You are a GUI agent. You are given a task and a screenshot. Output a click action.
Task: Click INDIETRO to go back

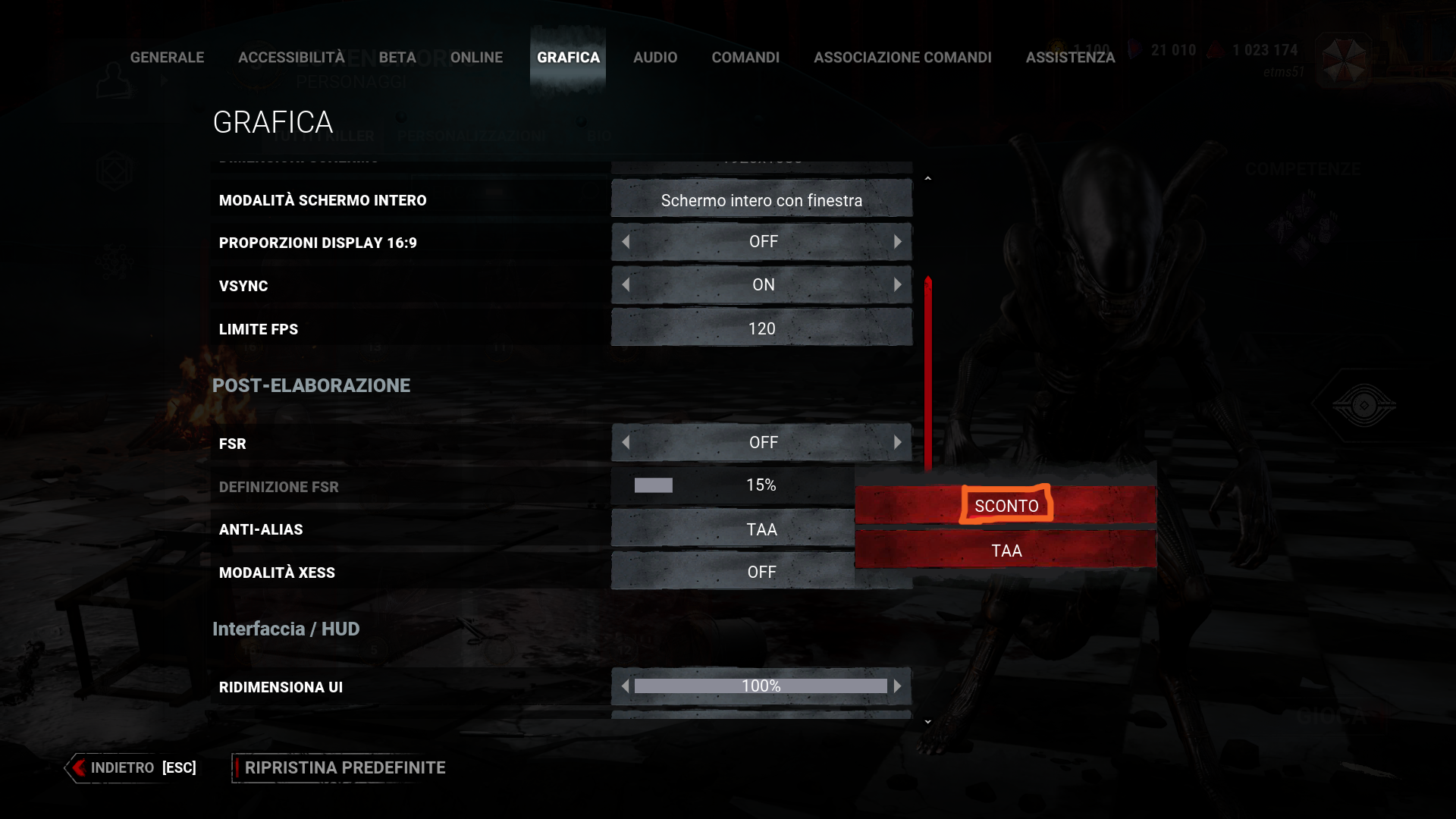click(124, 767)
